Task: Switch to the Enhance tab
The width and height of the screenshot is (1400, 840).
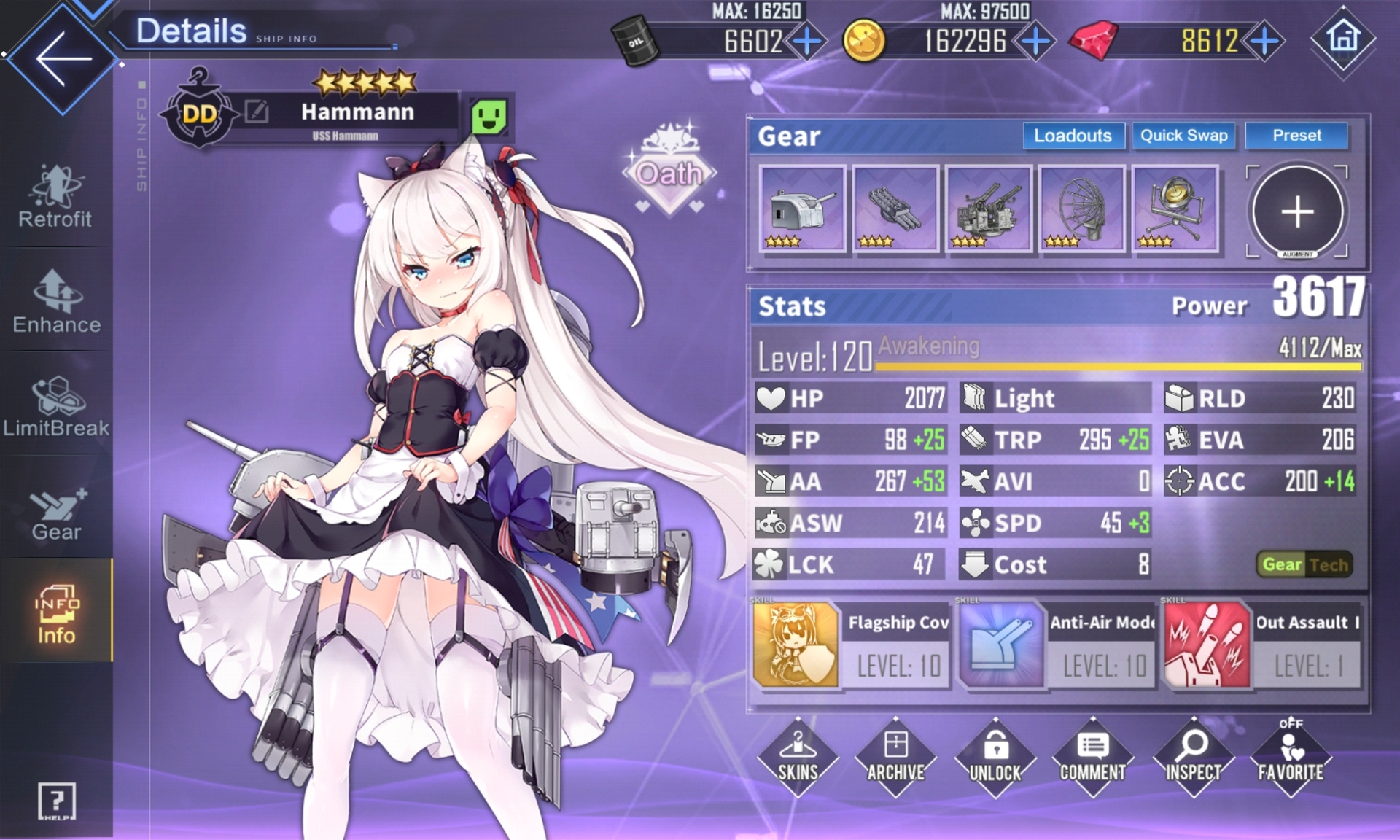Action: coord(56,302)
